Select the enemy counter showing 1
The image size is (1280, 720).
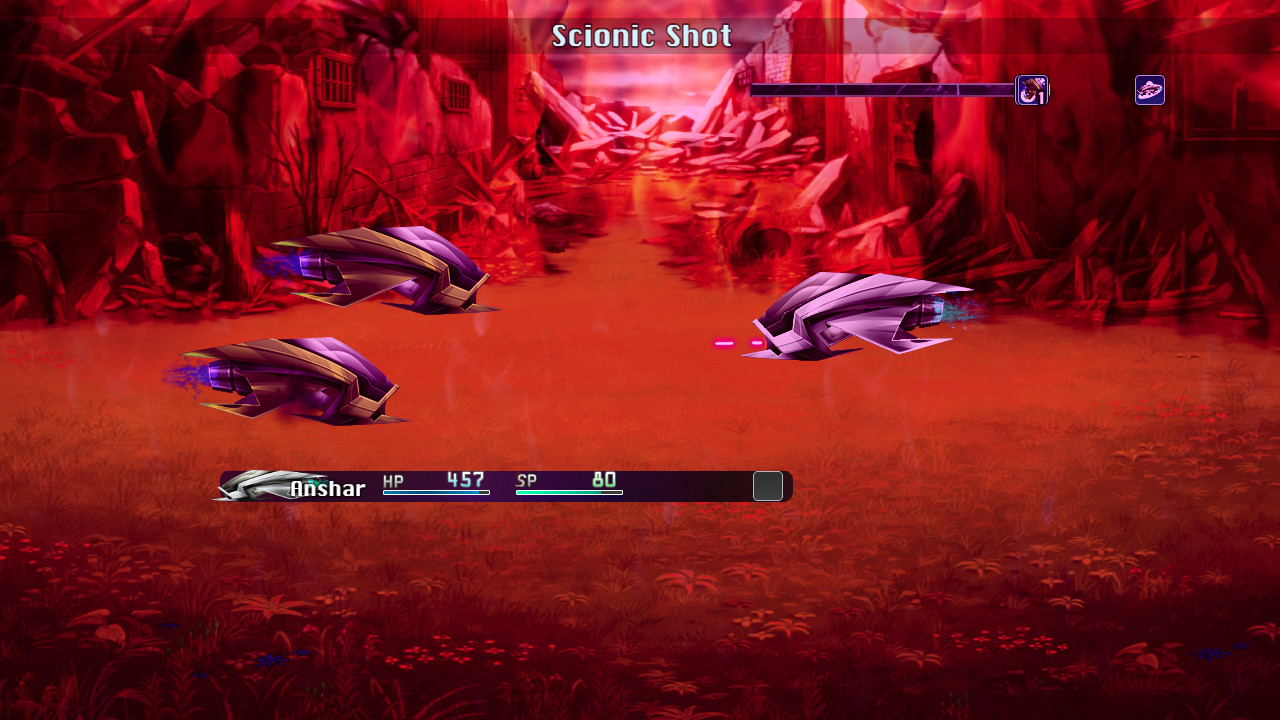click(x=1040, y=97)
